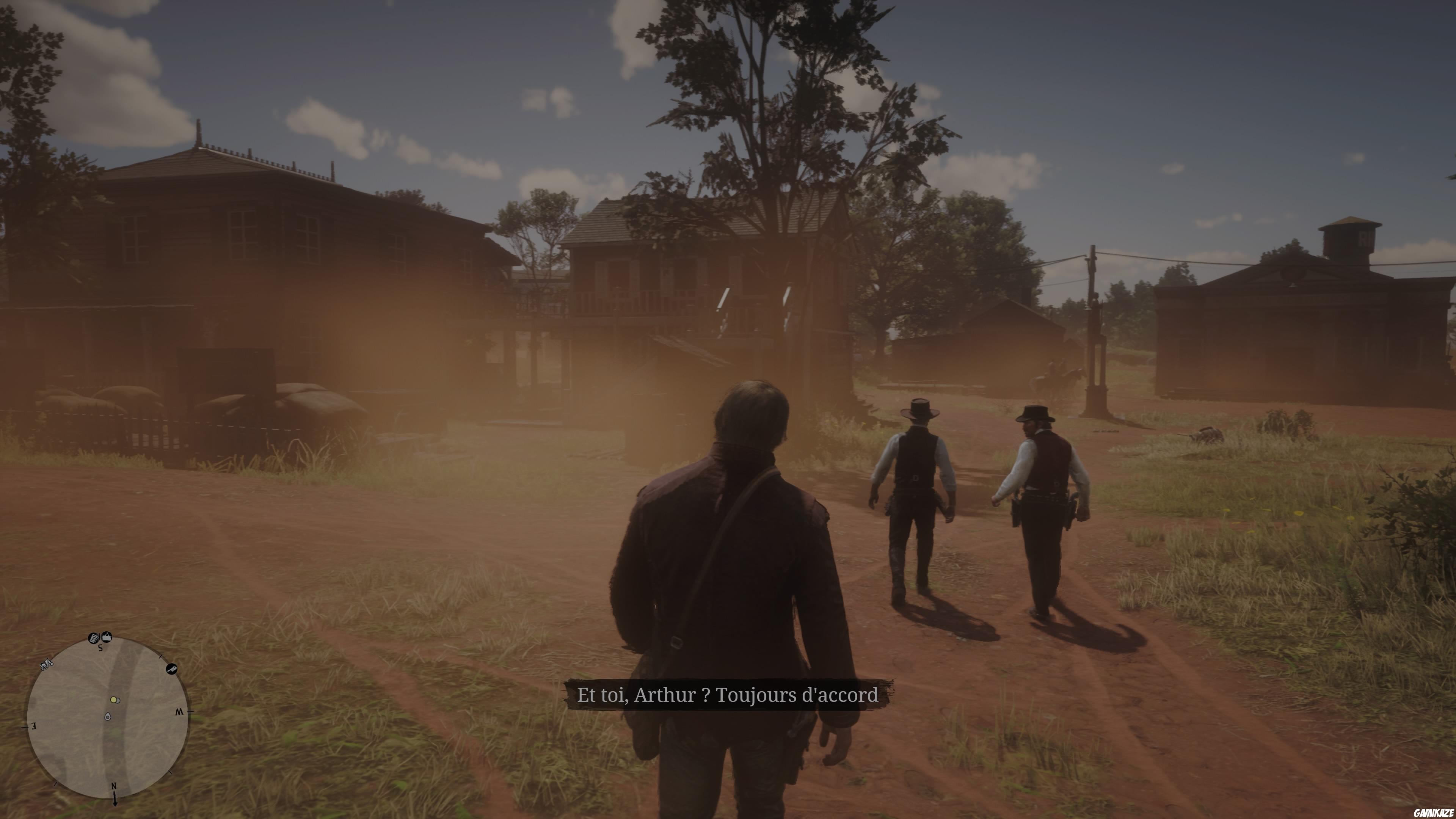Viewport: 1456px width, 819px height.
Task: Click the S compass marker on the minimap
Action: 100,648
